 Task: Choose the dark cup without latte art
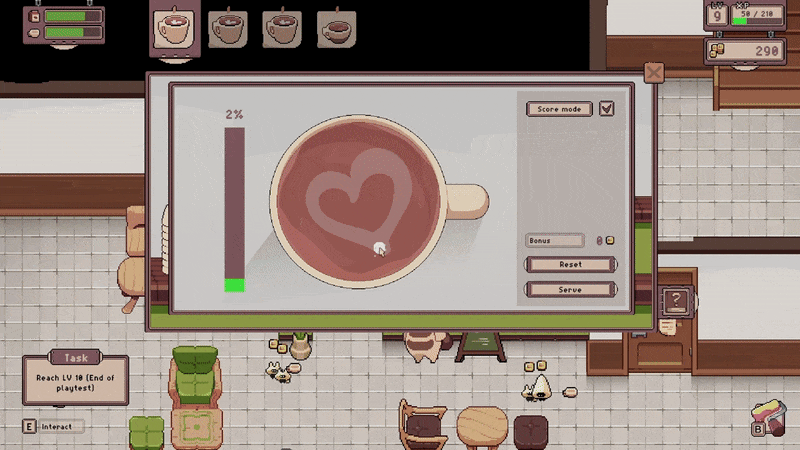click(x=337, y=29)
